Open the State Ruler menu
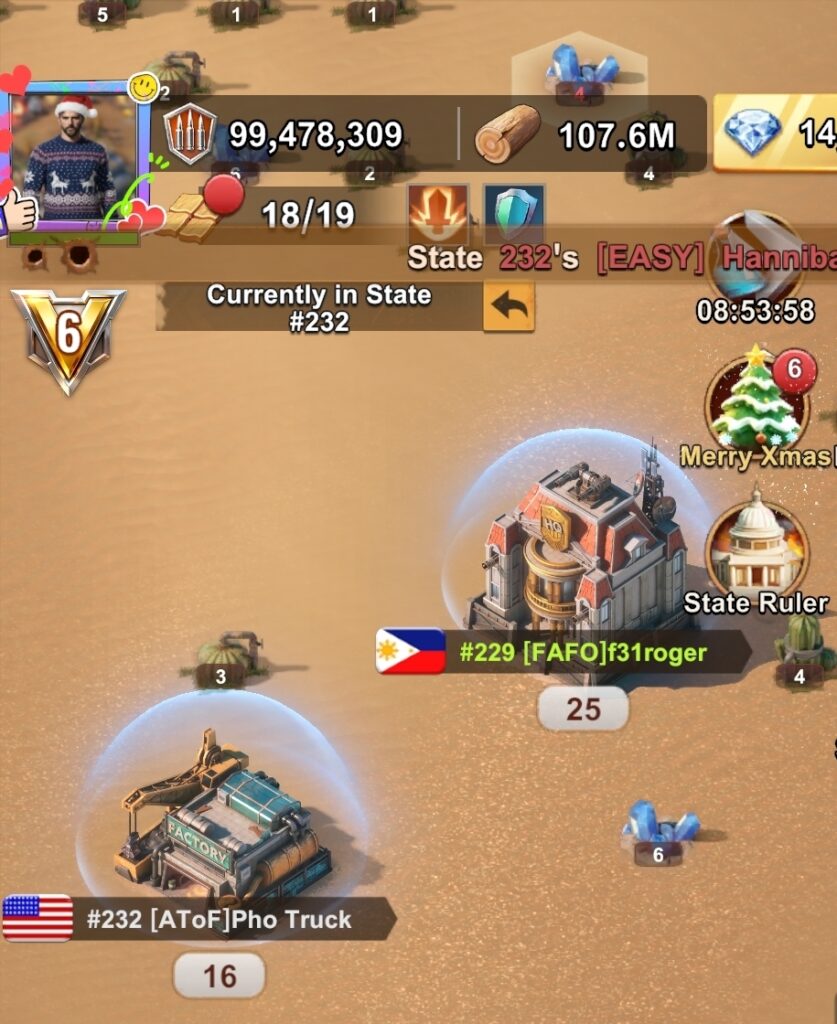 (757, 551)
